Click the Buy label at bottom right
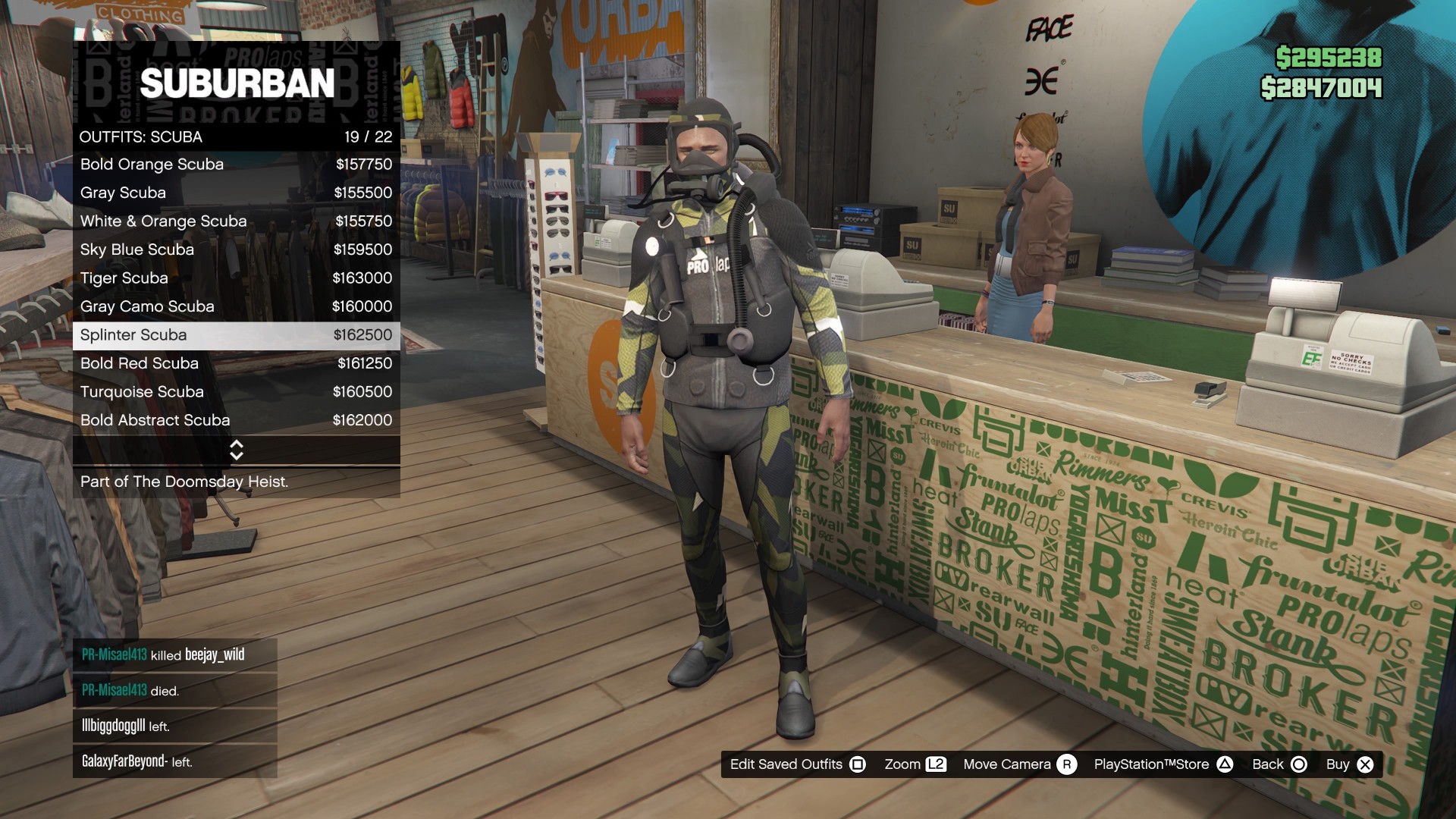 pos(1339,764)
